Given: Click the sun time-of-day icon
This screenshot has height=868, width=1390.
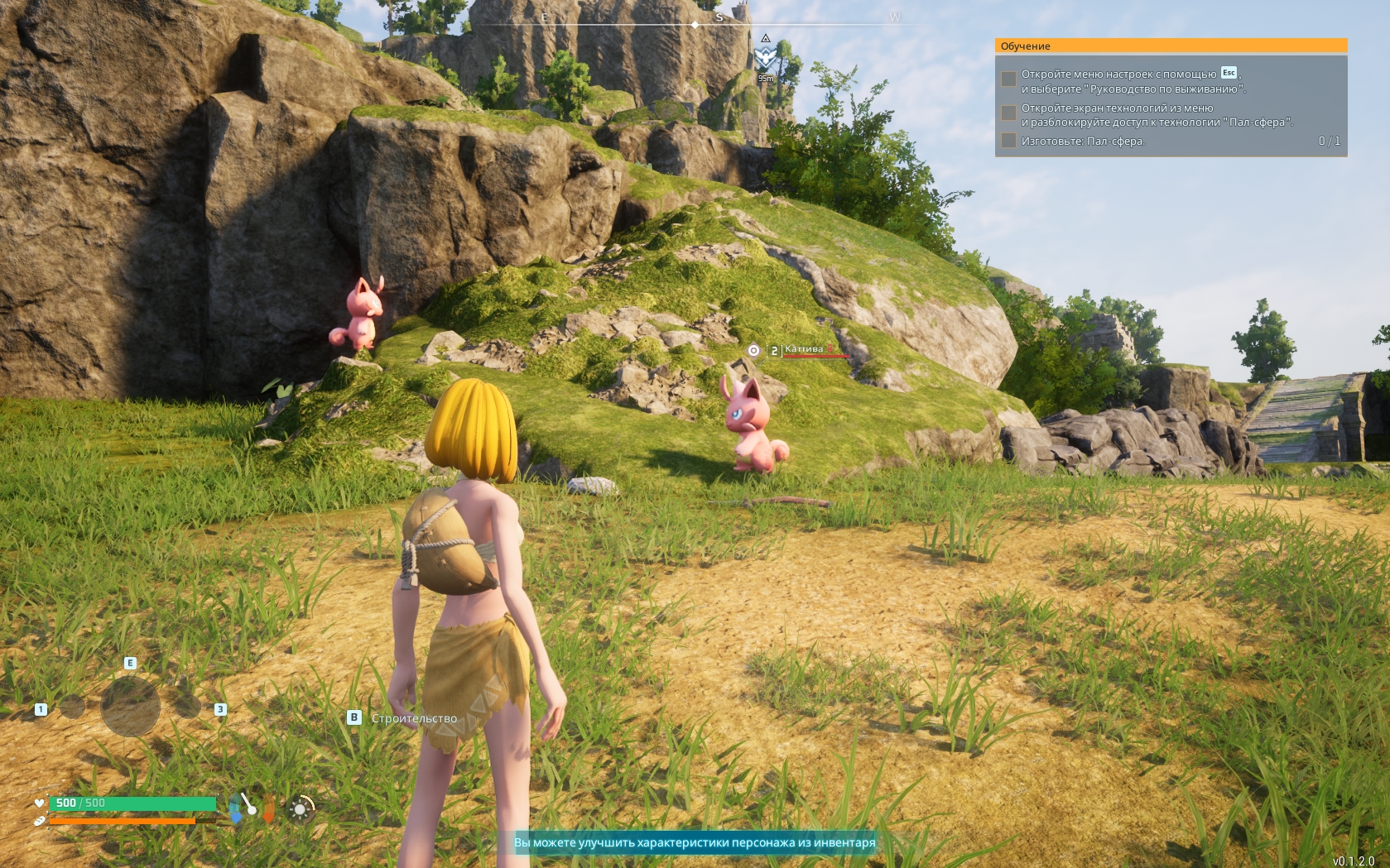Looking at the screenshot, I should pos(300,808).
